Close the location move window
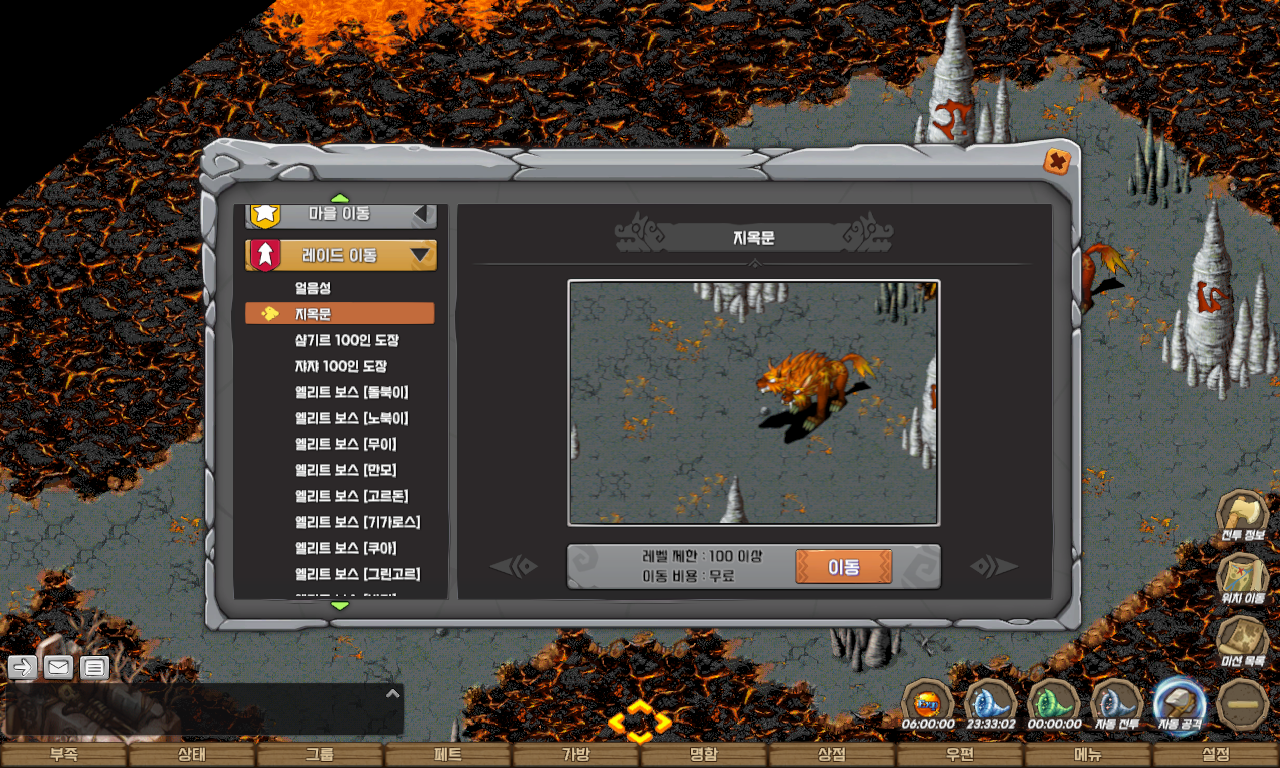This screenshot has height=768, width=1280. click(x=1057, y=161)
